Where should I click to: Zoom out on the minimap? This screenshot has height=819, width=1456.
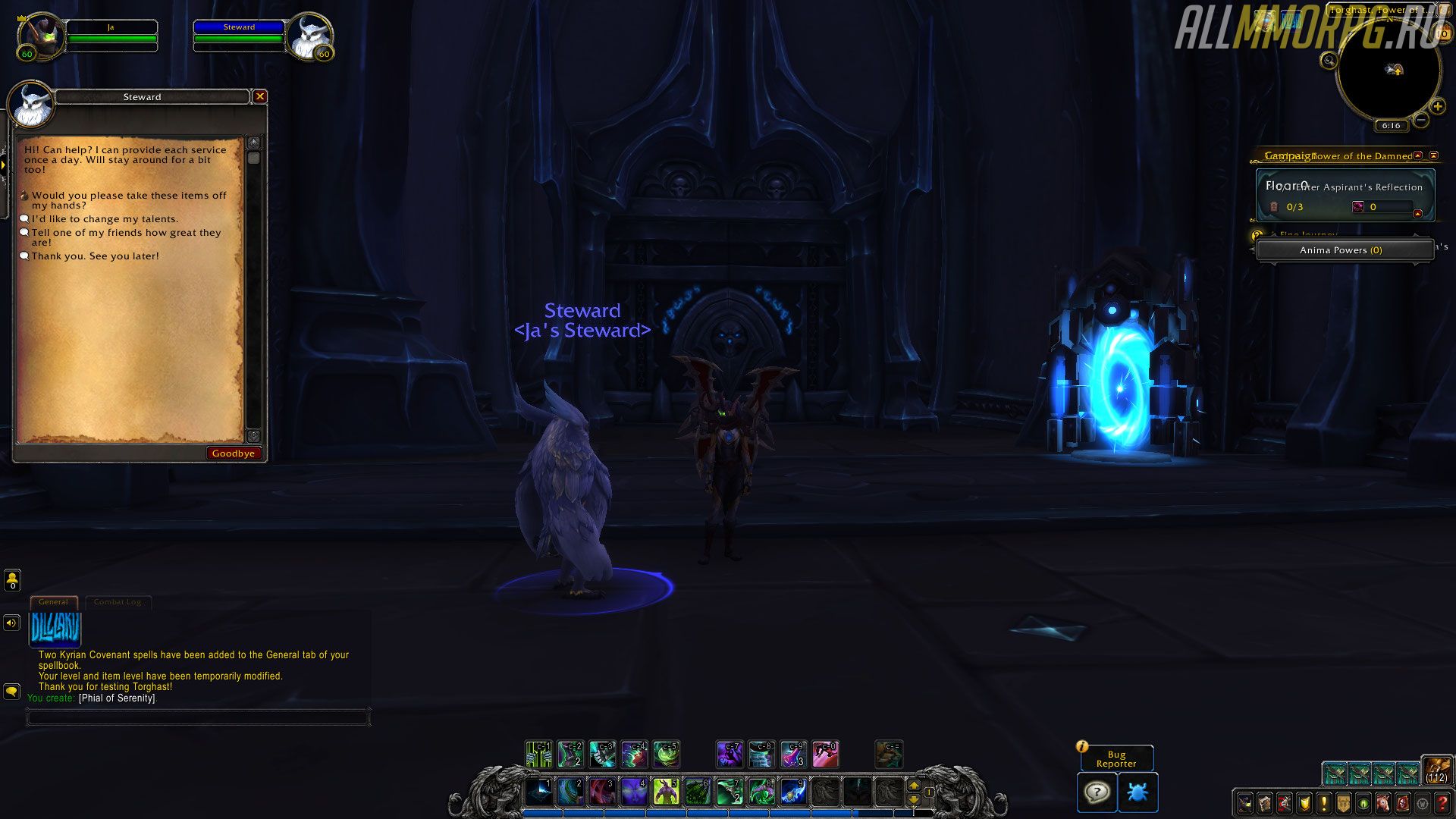pyautogui.click(x=1421, y=120)
